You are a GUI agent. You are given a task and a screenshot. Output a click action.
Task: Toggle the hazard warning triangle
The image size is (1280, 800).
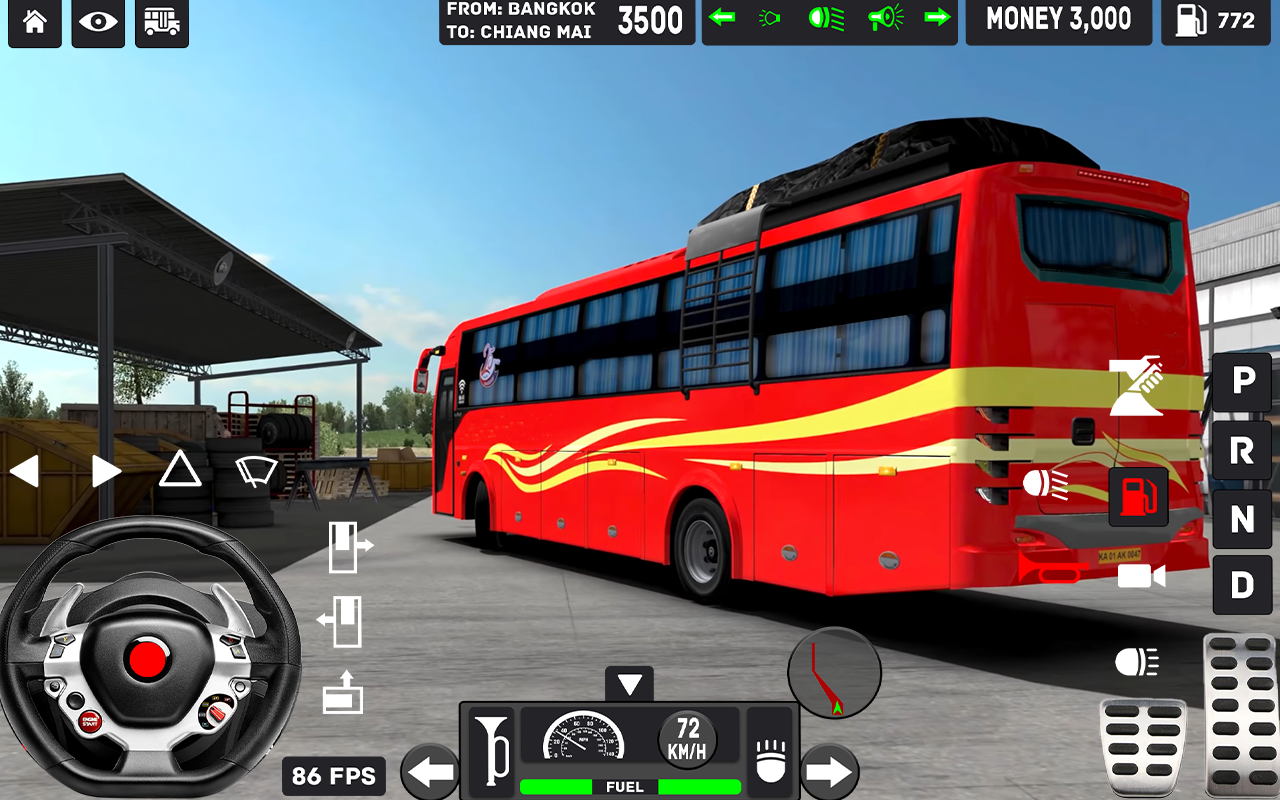click(x=179, y=470)
